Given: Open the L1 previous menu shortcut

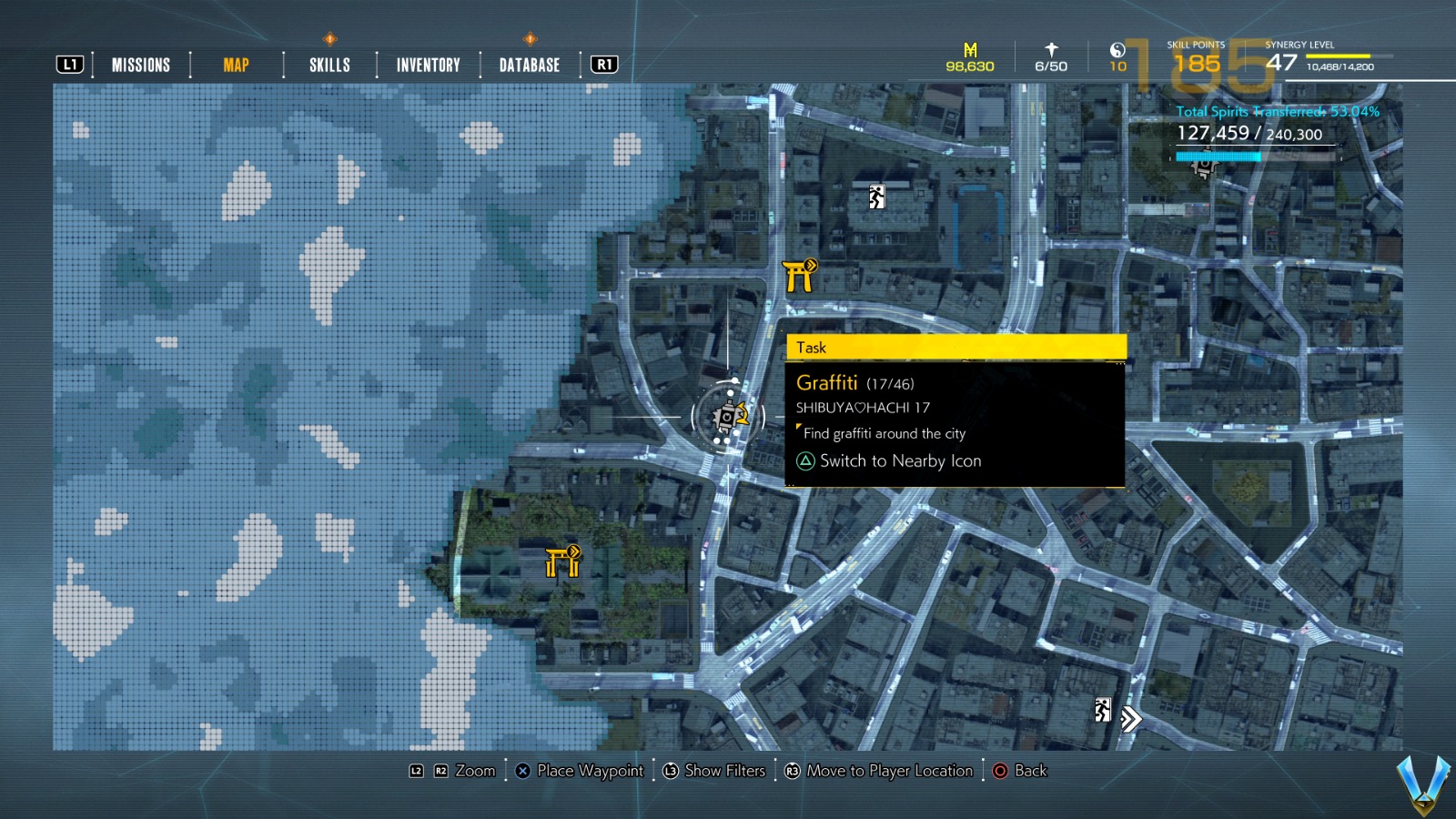Looking at the screenshot, I should tap(69, 65).
